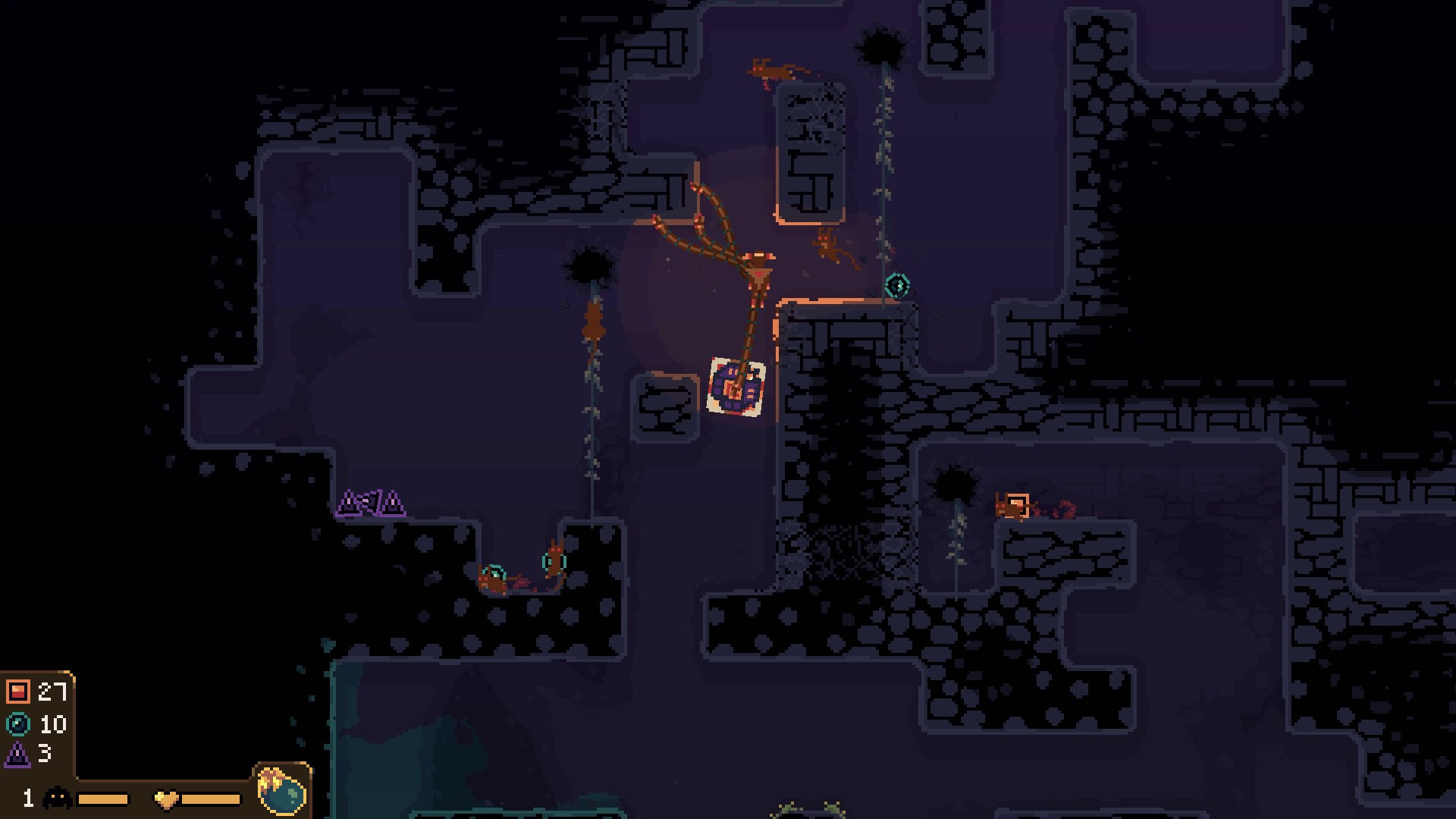Click the spinning teal gem pickup
The height and width of the screenshot is (819, 1456).
[896, 287]
